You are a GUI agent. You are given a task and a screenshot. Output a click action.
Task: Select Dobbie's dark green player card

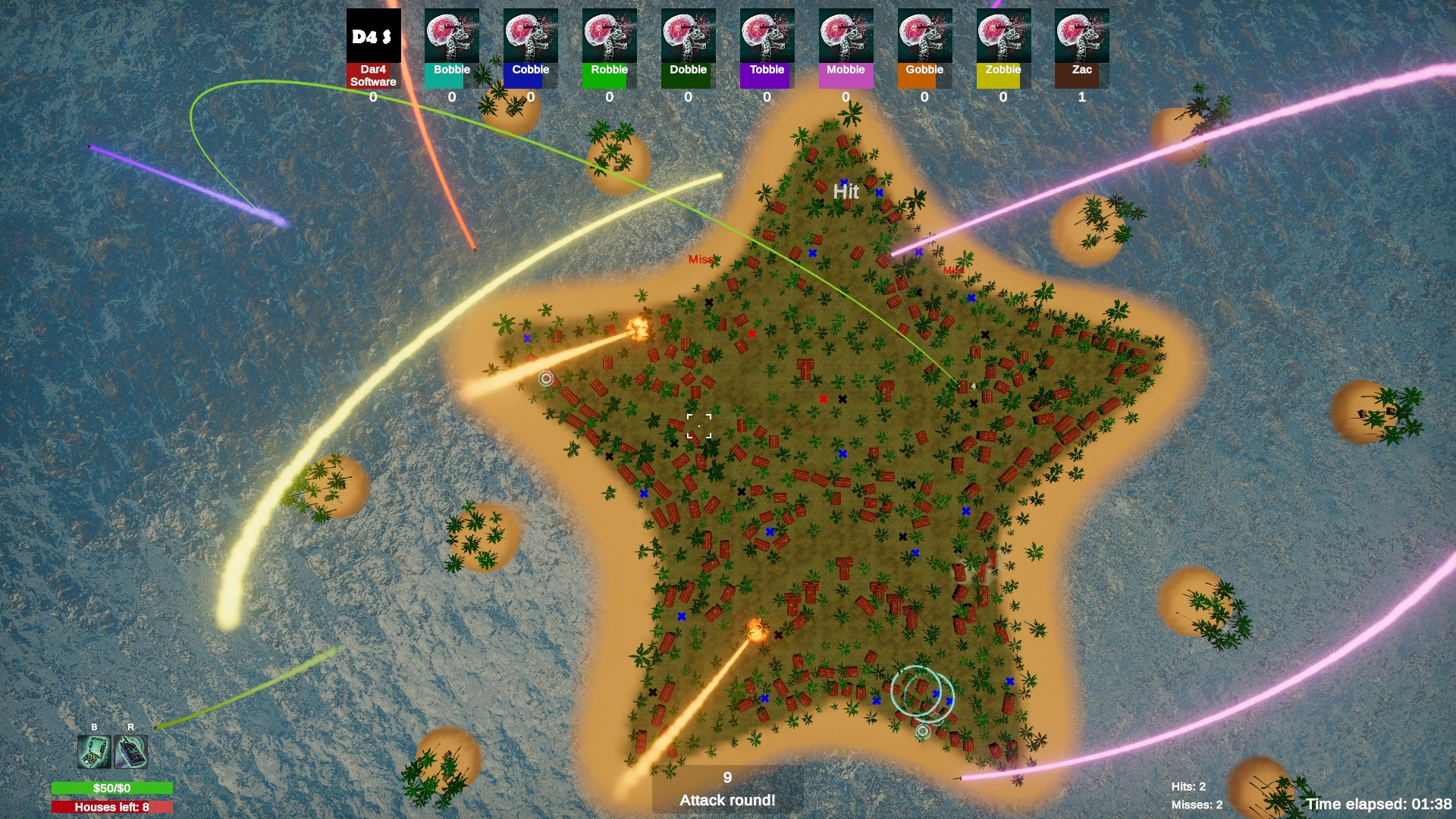689,48
